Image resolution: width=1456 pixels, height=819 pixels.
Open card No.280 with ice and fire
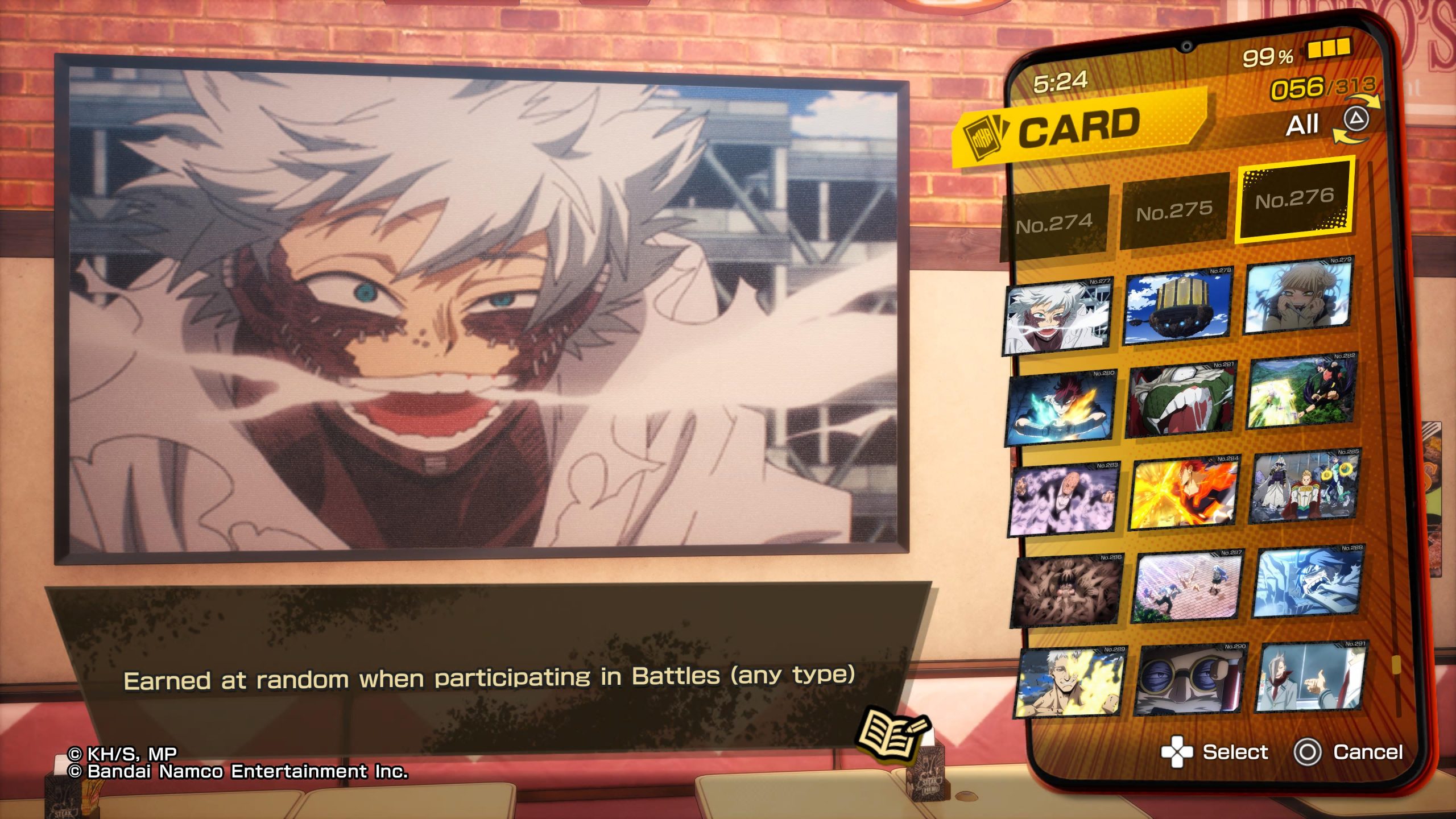coord(1061,408)
